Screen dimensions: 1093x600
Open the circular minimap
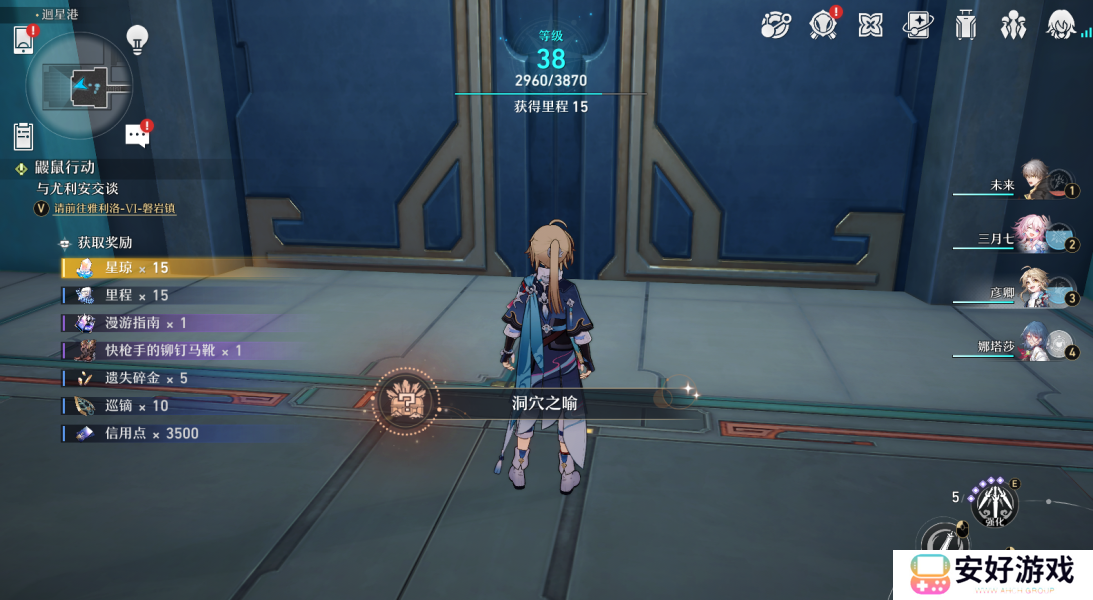[80, 86]
